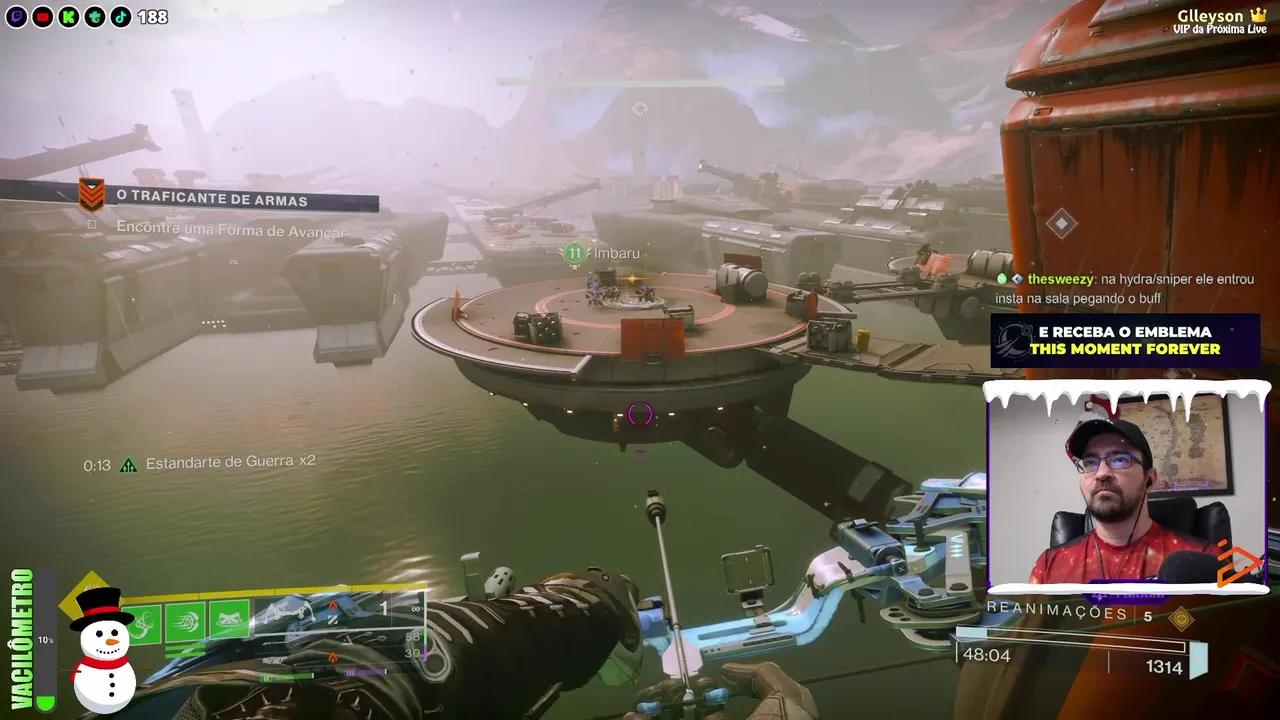
Task: Click thesweezy's chat message
Action: [x=1123, y=289]
